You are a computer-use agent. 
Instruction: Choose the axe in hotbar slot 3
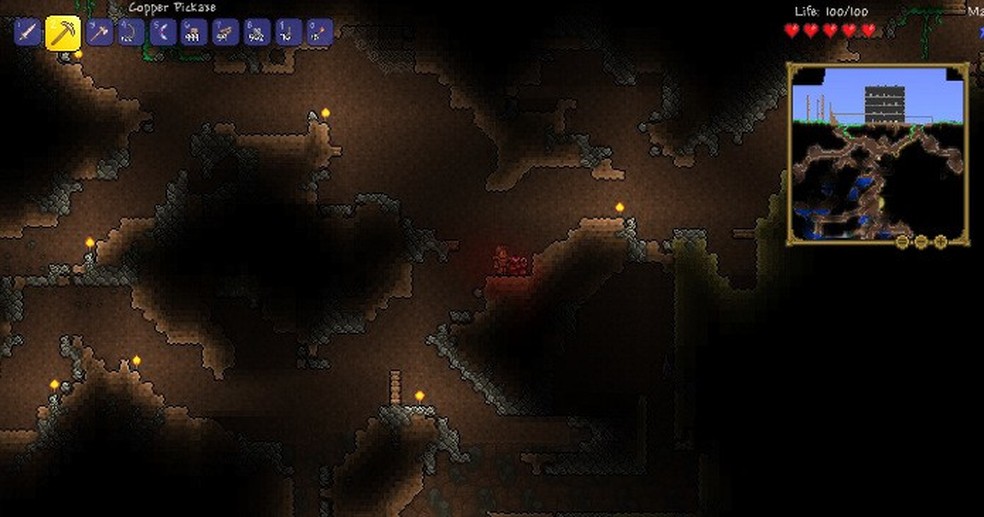point(99,33)
